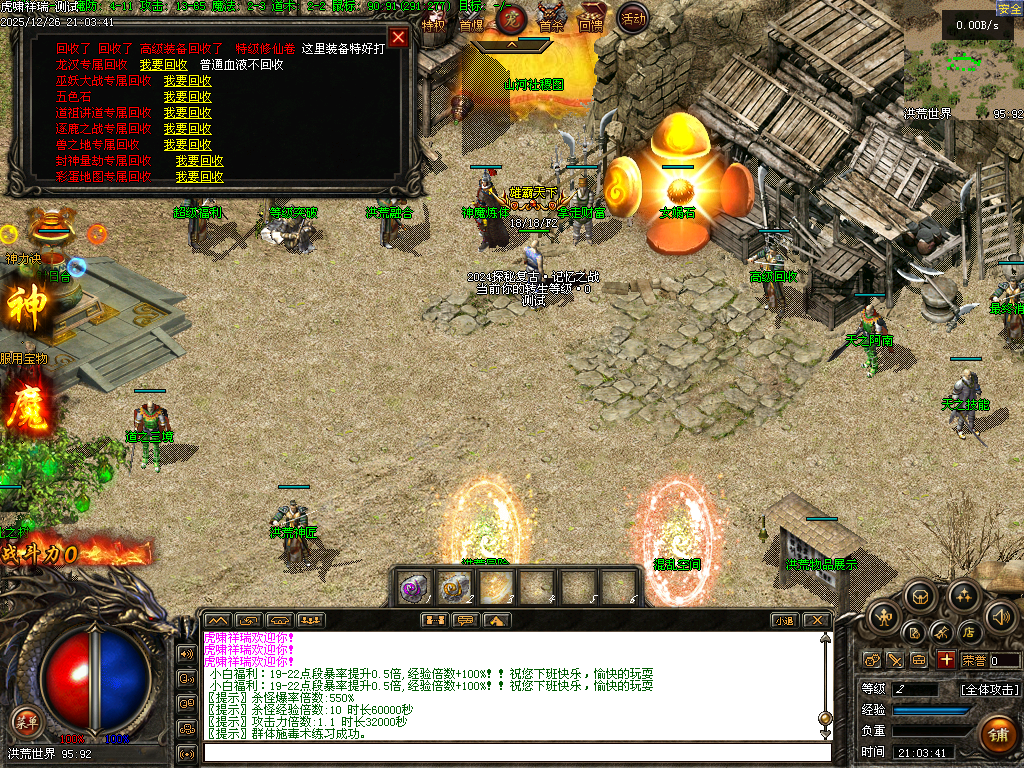
Task: Click the chat text input box
Action: click(x=515, y=752)
